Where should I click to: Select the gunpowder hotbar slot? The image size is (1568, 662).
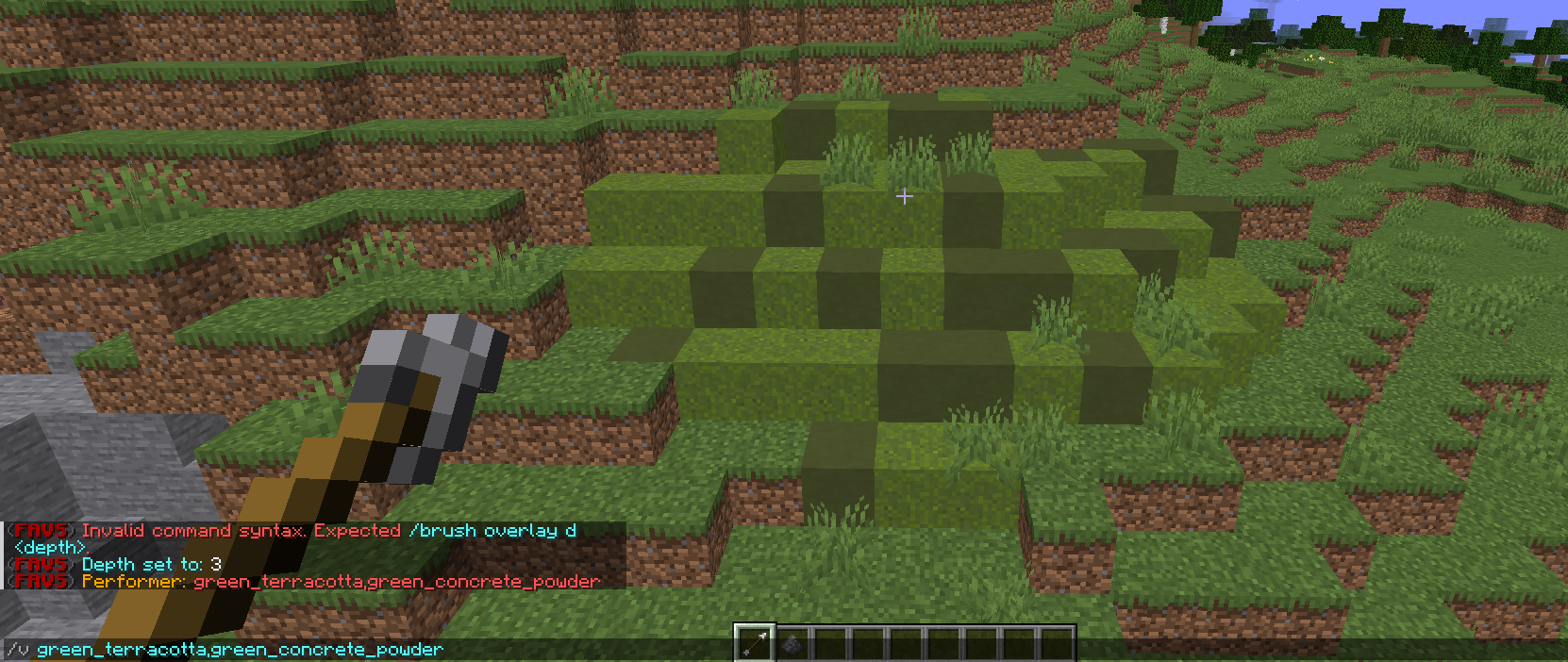pos(793,644)
